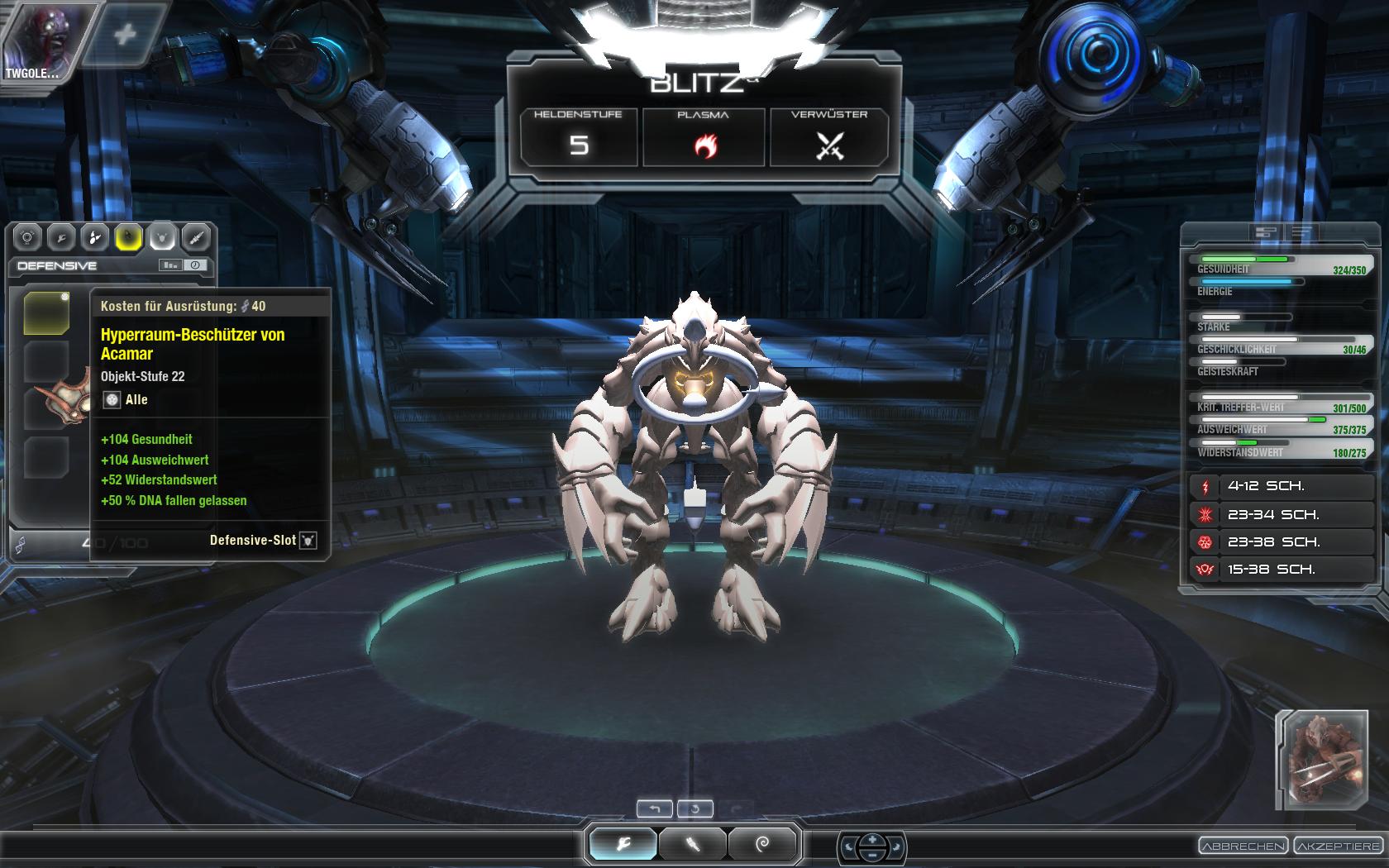
Task: Switch to the paintbrush customization mode
Action: [694, 845]
